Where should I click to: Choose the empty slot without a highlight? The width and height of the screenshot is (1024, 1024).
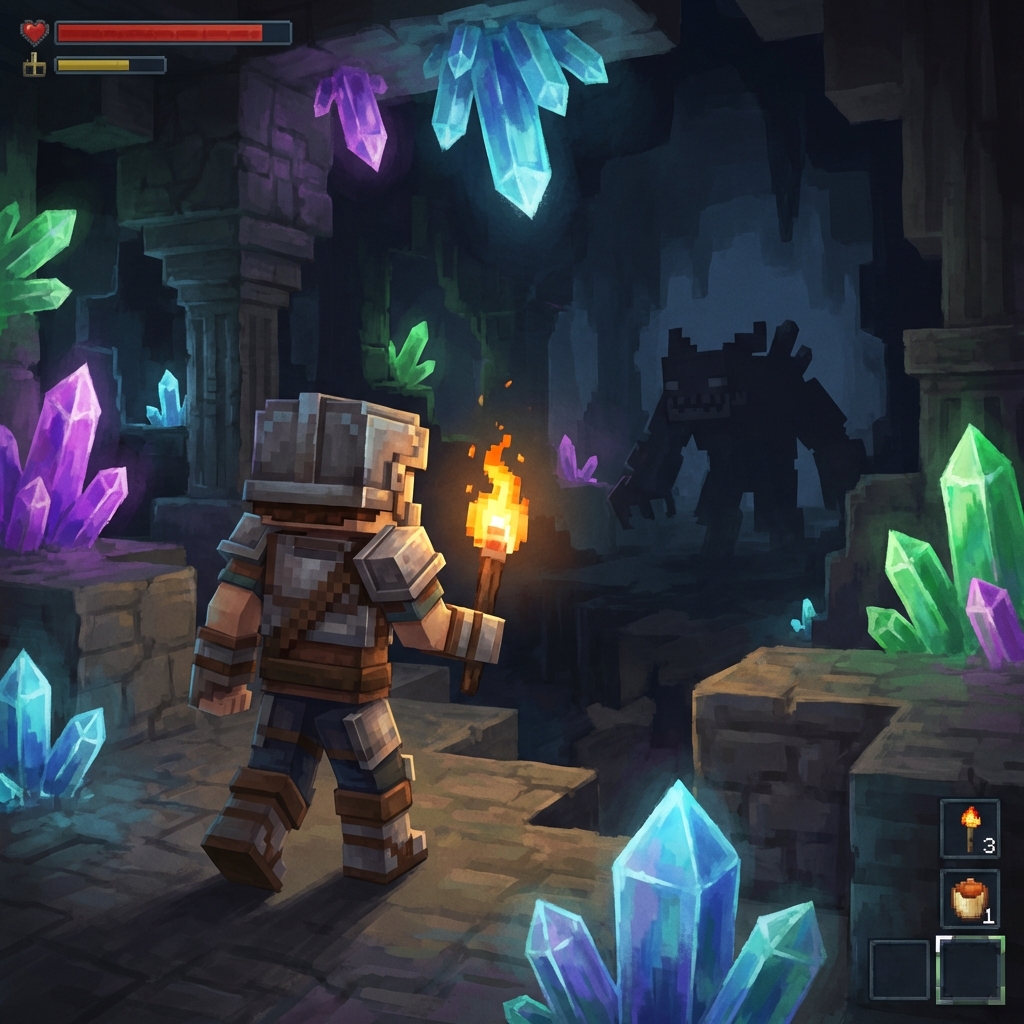point(899,970)
